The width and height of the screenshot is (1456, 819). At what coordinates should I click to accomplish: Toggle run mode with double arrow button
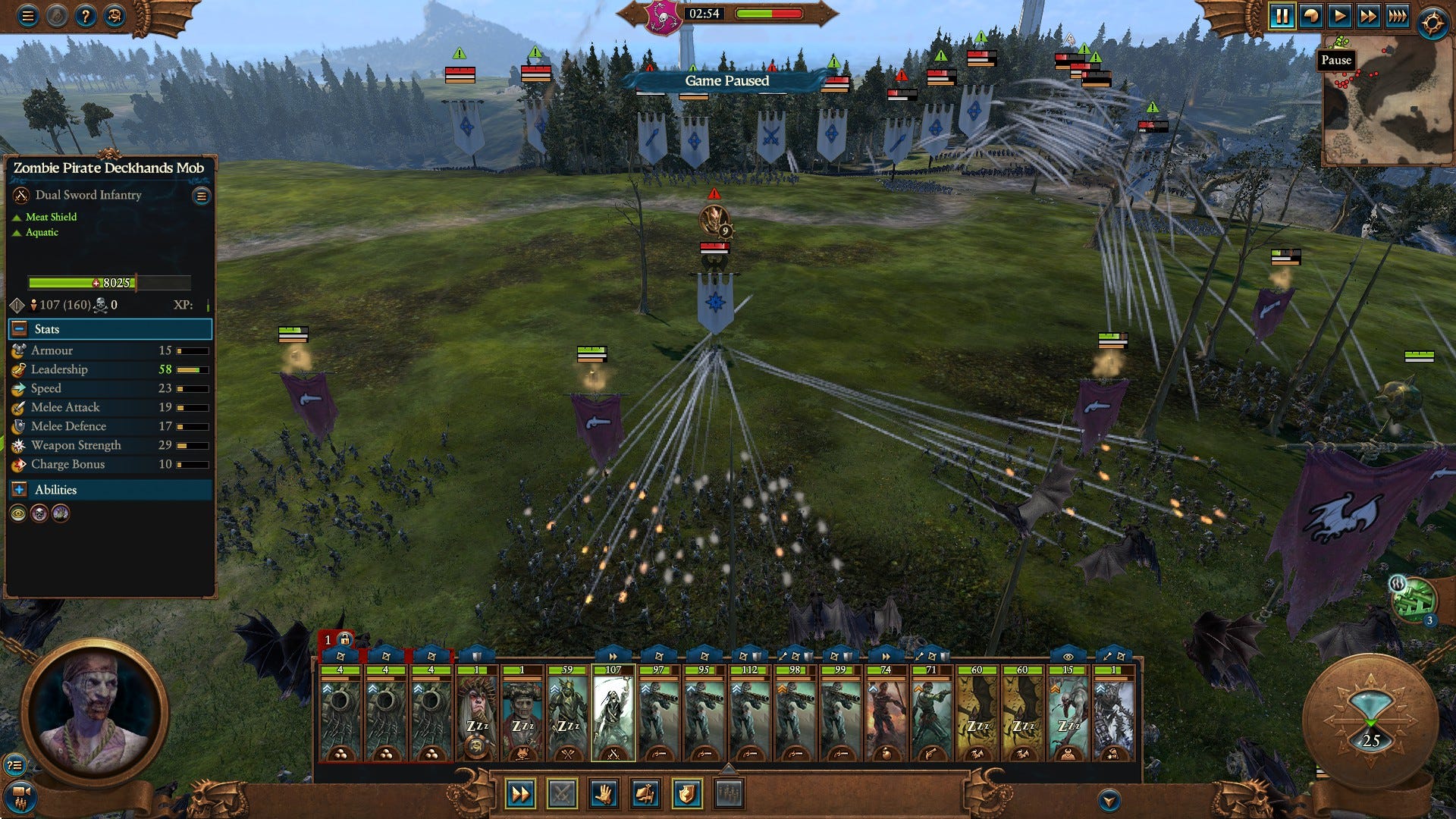(x=520, y=794)
